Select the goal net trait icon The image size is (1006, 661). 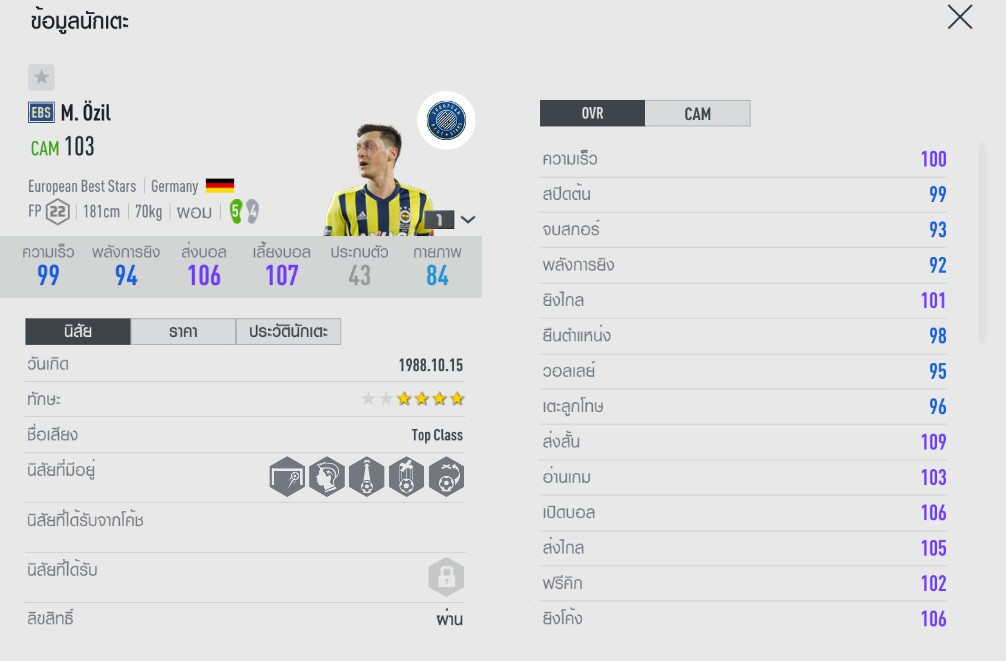tap(287, 477)
